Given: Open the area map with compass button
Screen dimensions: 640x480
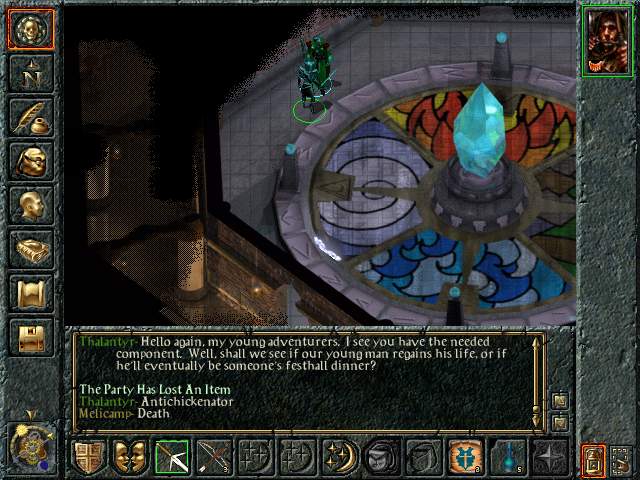Looking at the screenshot, I should (31, 73).
